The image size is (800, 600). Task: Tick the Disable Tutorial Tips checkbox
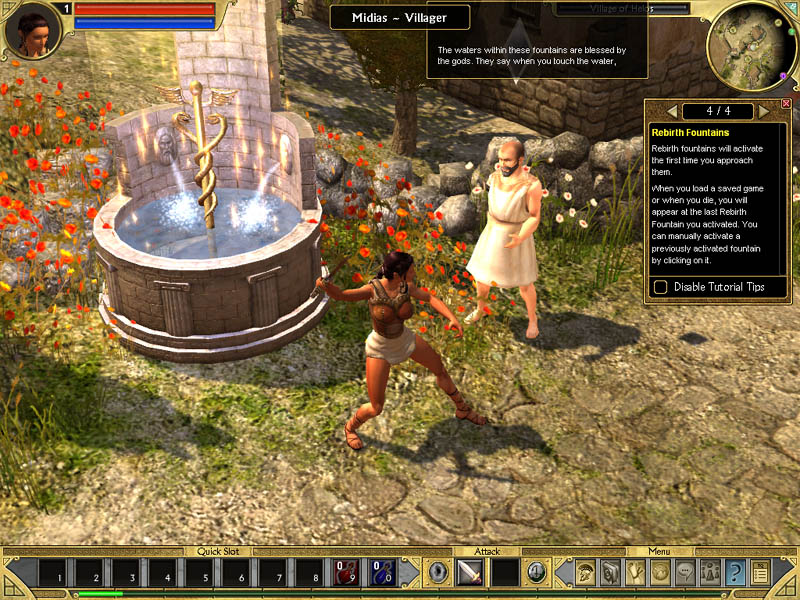pyautogui.click(x=661, y=287)
